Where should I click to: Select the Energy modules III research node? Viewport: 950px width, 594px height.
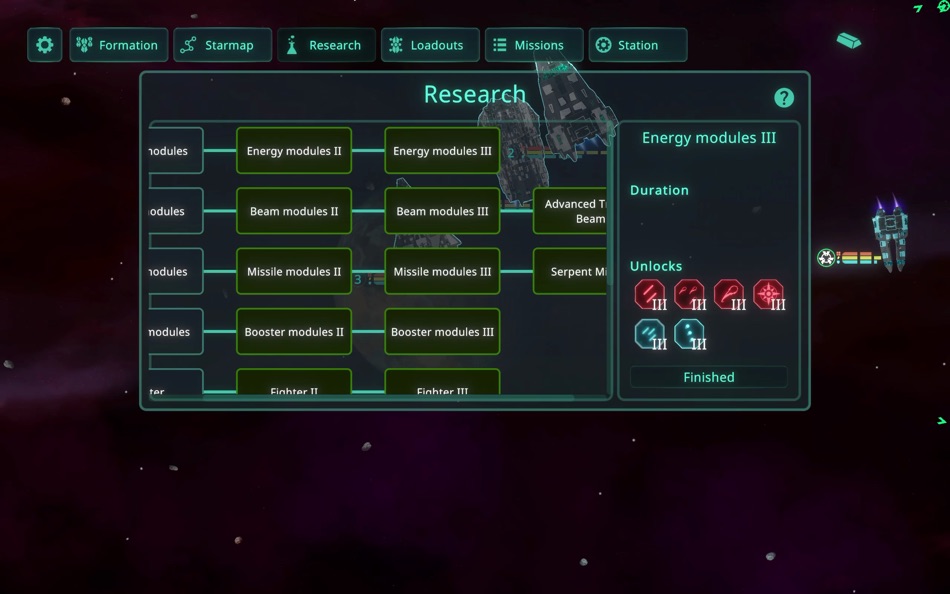(442, 151)
